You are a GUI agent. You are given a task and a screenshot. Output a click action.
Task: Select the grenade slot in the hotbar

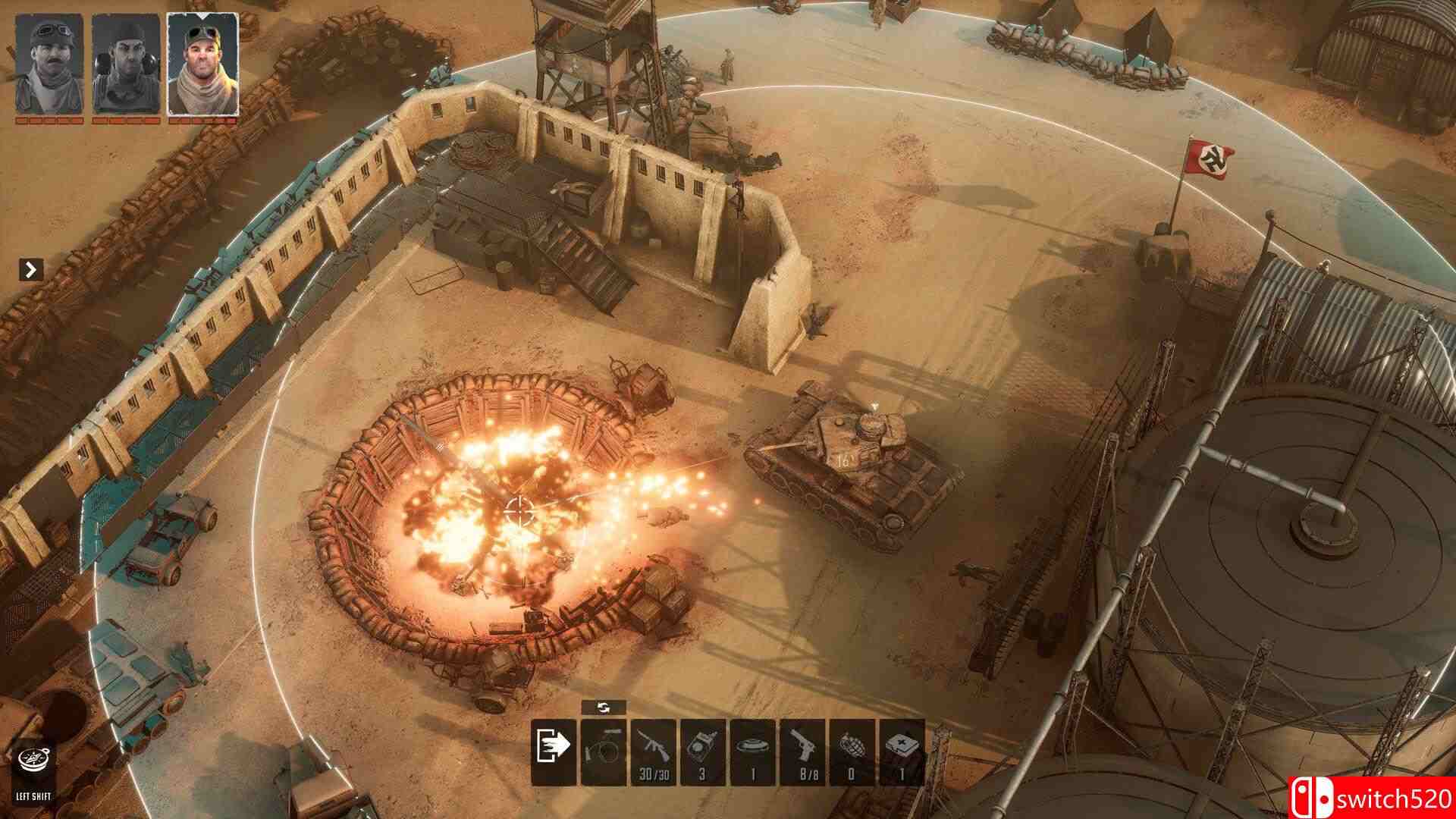[x=851, y=755]
